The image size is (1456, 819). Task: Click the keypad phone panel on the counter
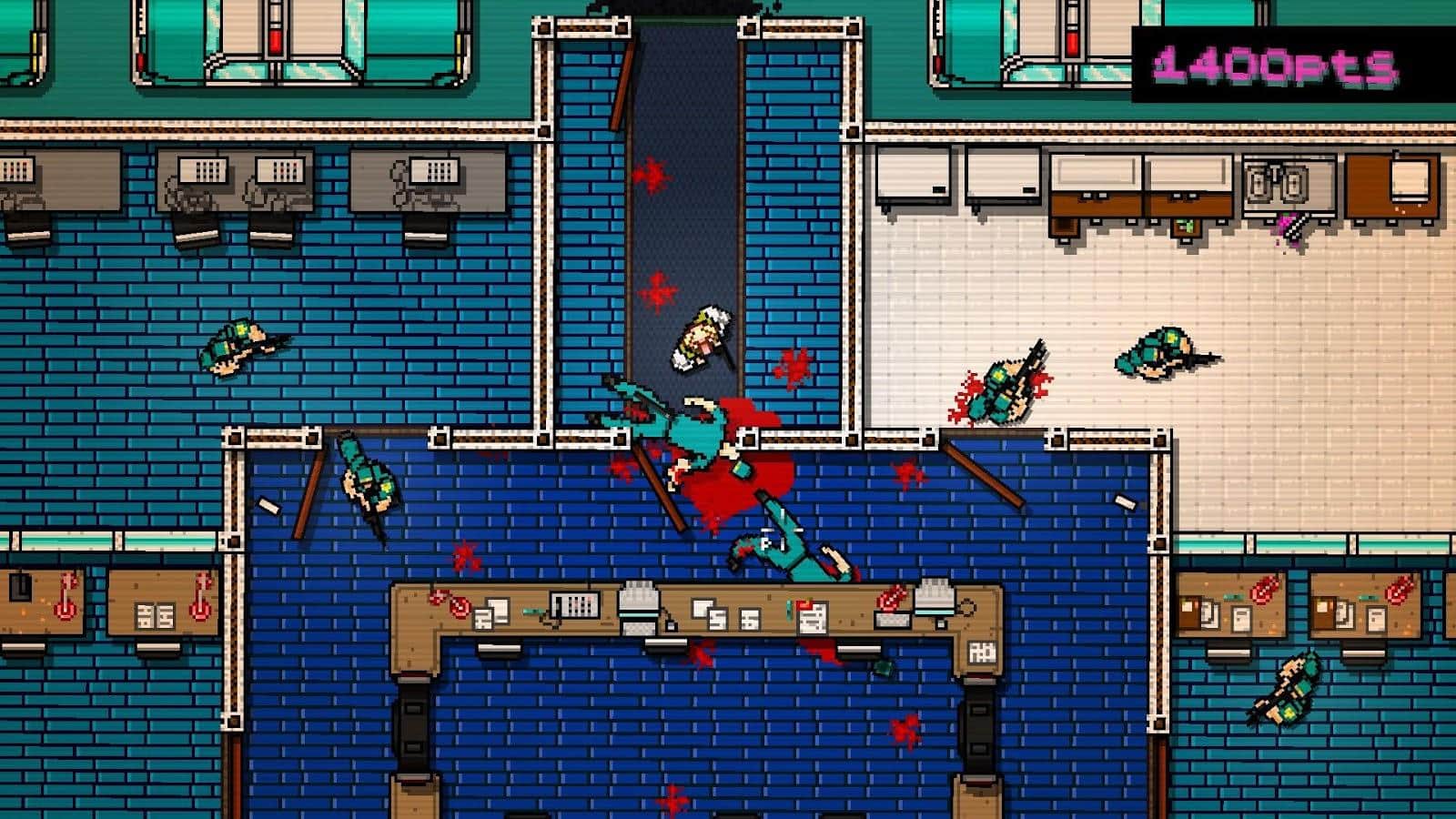[575, 604]
